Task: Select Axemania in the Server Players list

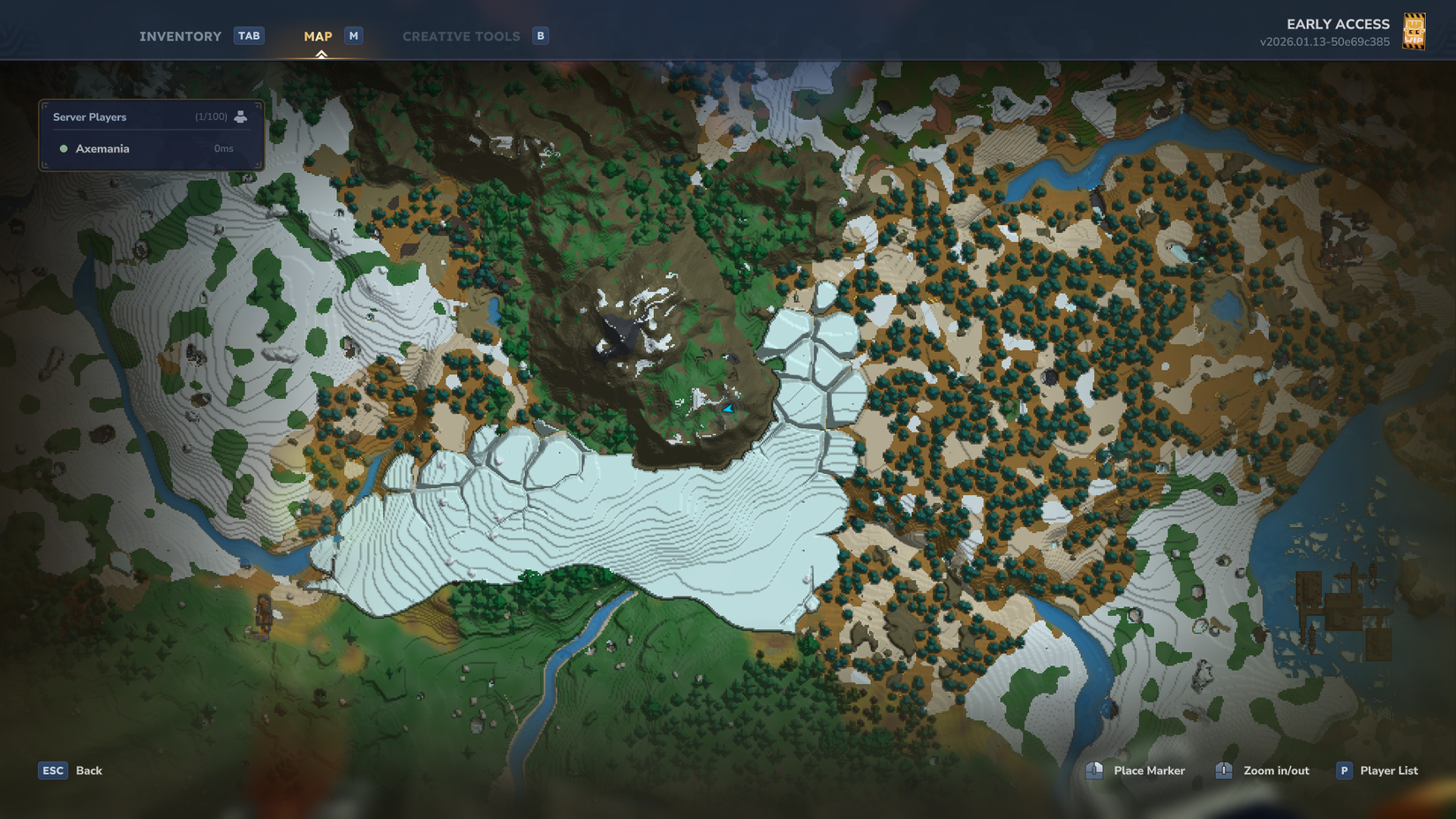Action: click(x=101, y=148)
